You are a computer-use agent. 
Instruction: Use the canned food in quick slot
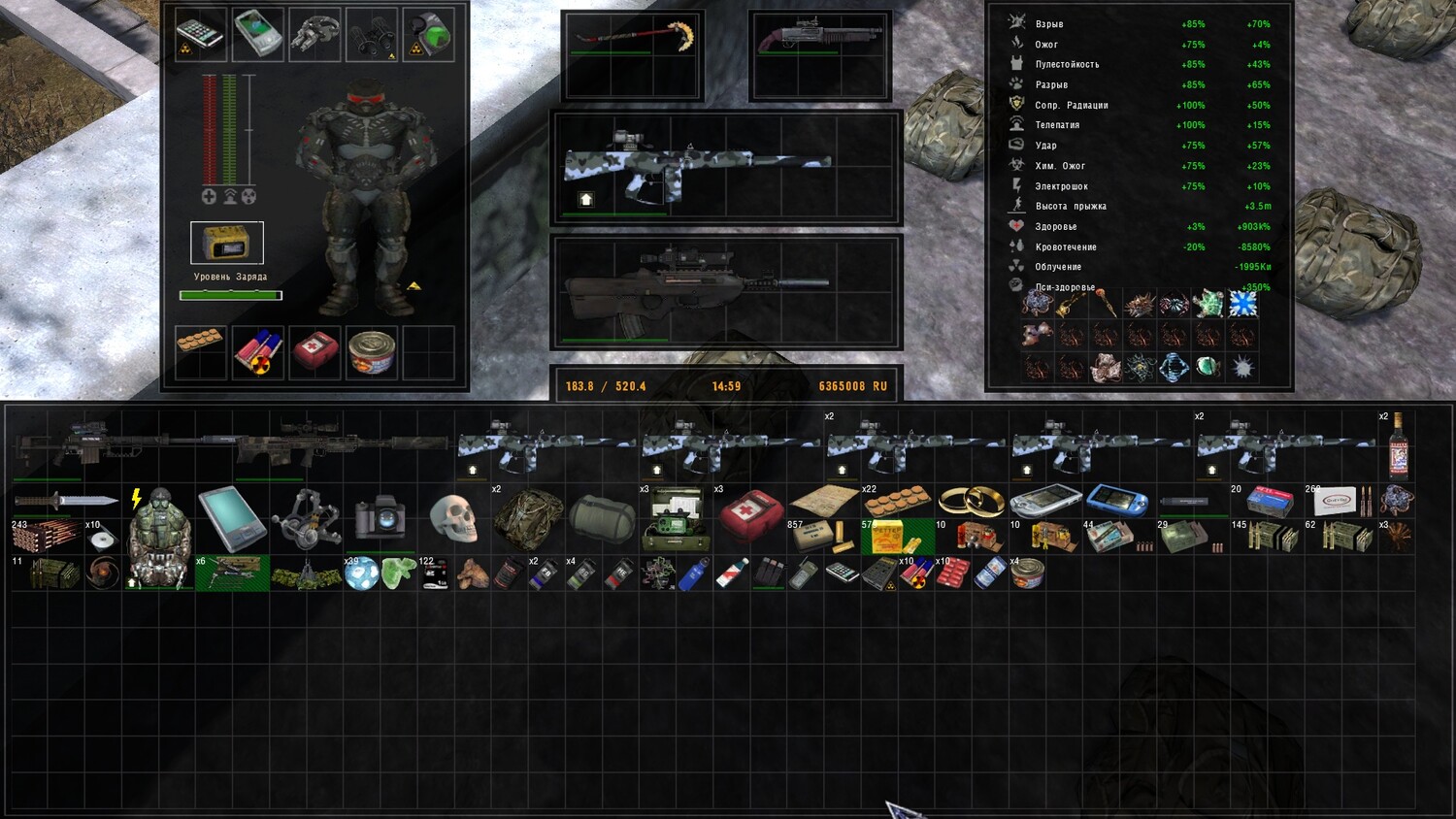tap(371, 352)
